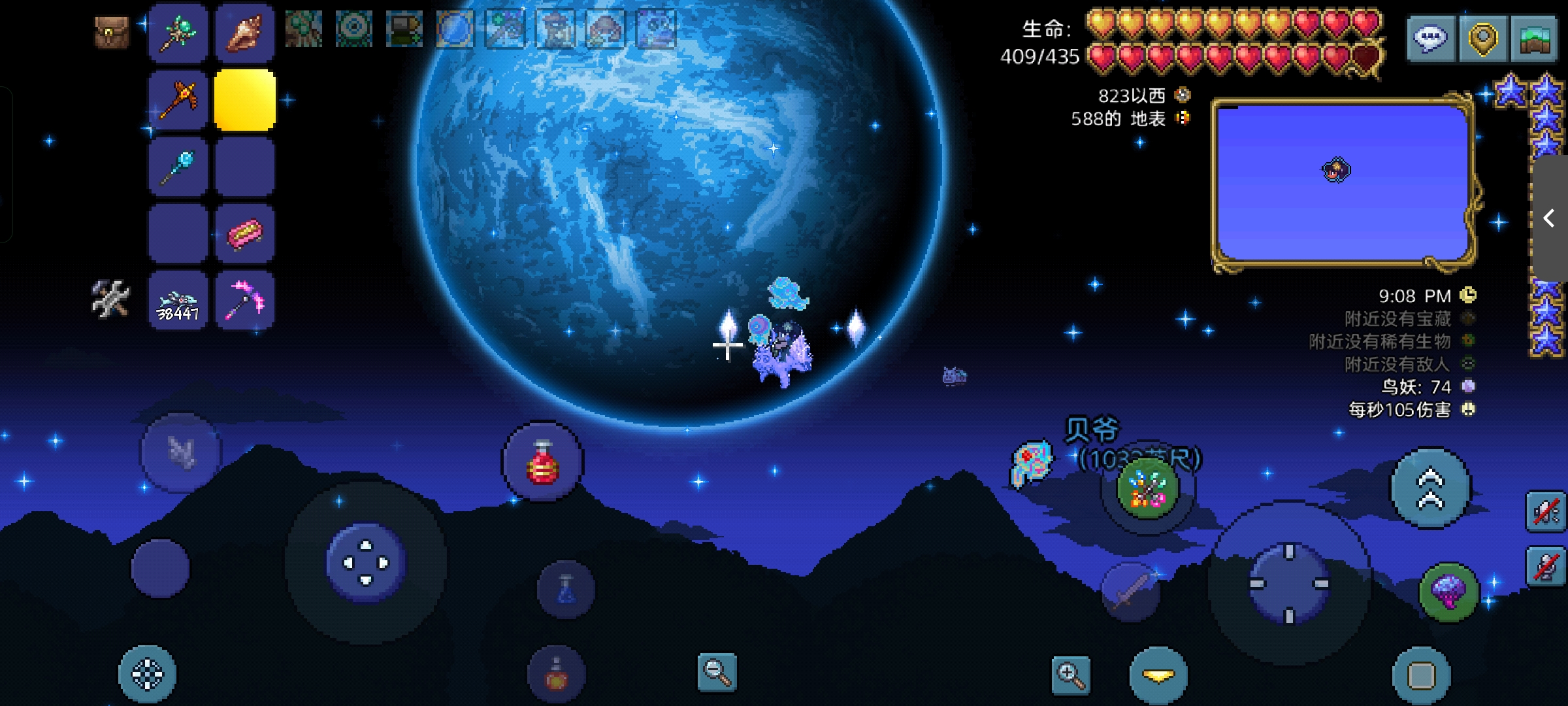Choose the pink pickaxe hotbar slot

pos(244,301)
